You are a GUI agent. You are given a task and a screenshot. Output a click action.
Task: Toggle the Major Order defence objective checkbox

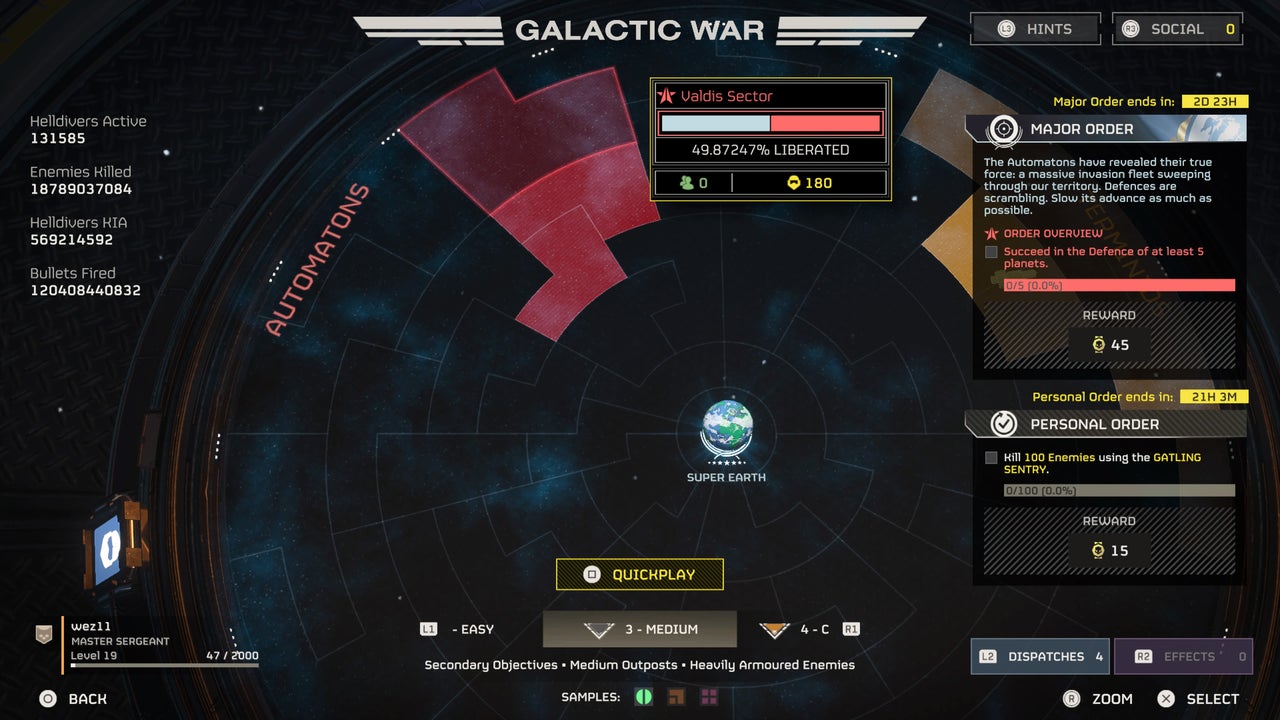(x=991, y=252)
